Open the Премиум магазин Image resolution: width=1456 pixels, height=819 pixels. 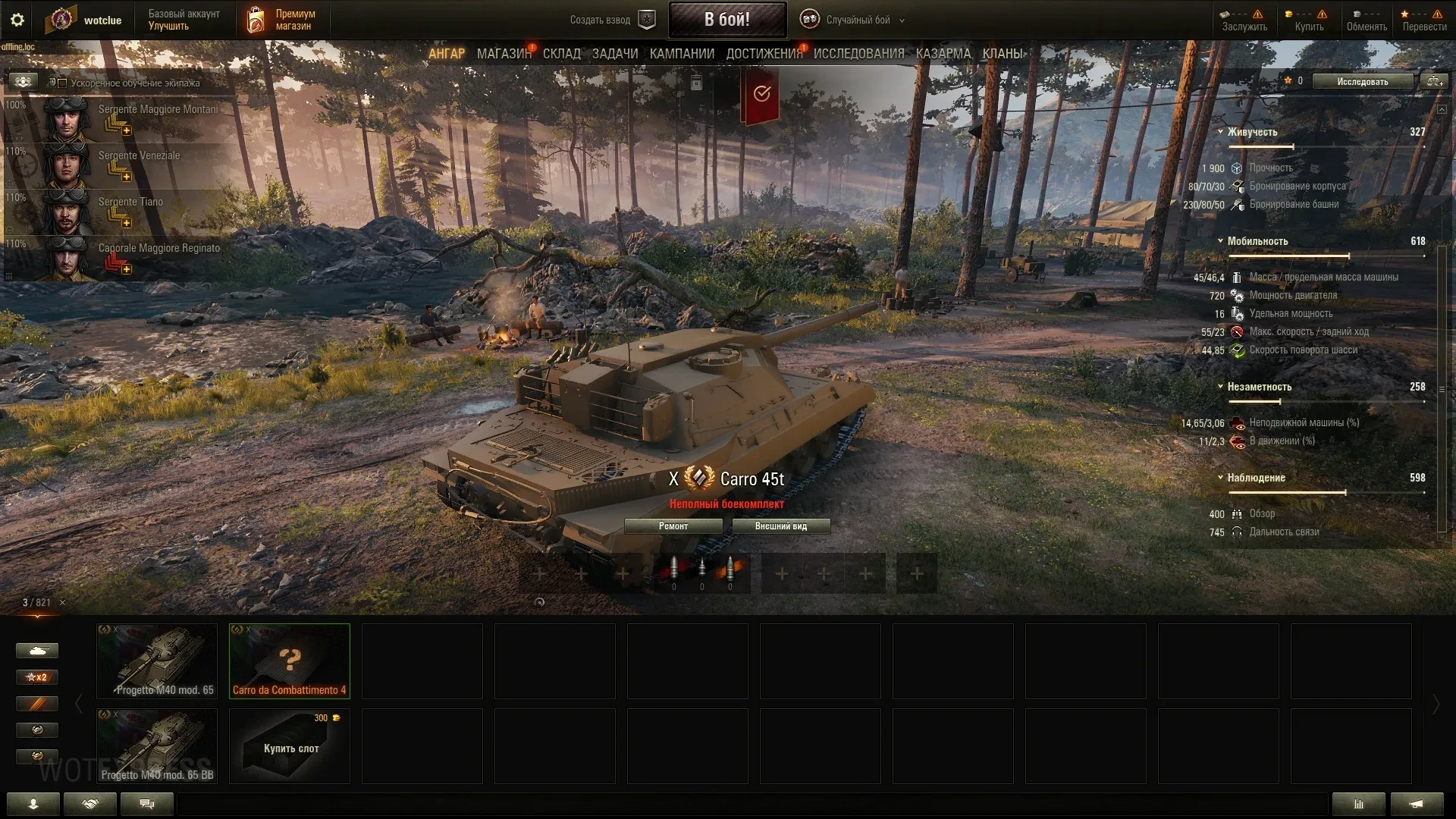point(281,20)
